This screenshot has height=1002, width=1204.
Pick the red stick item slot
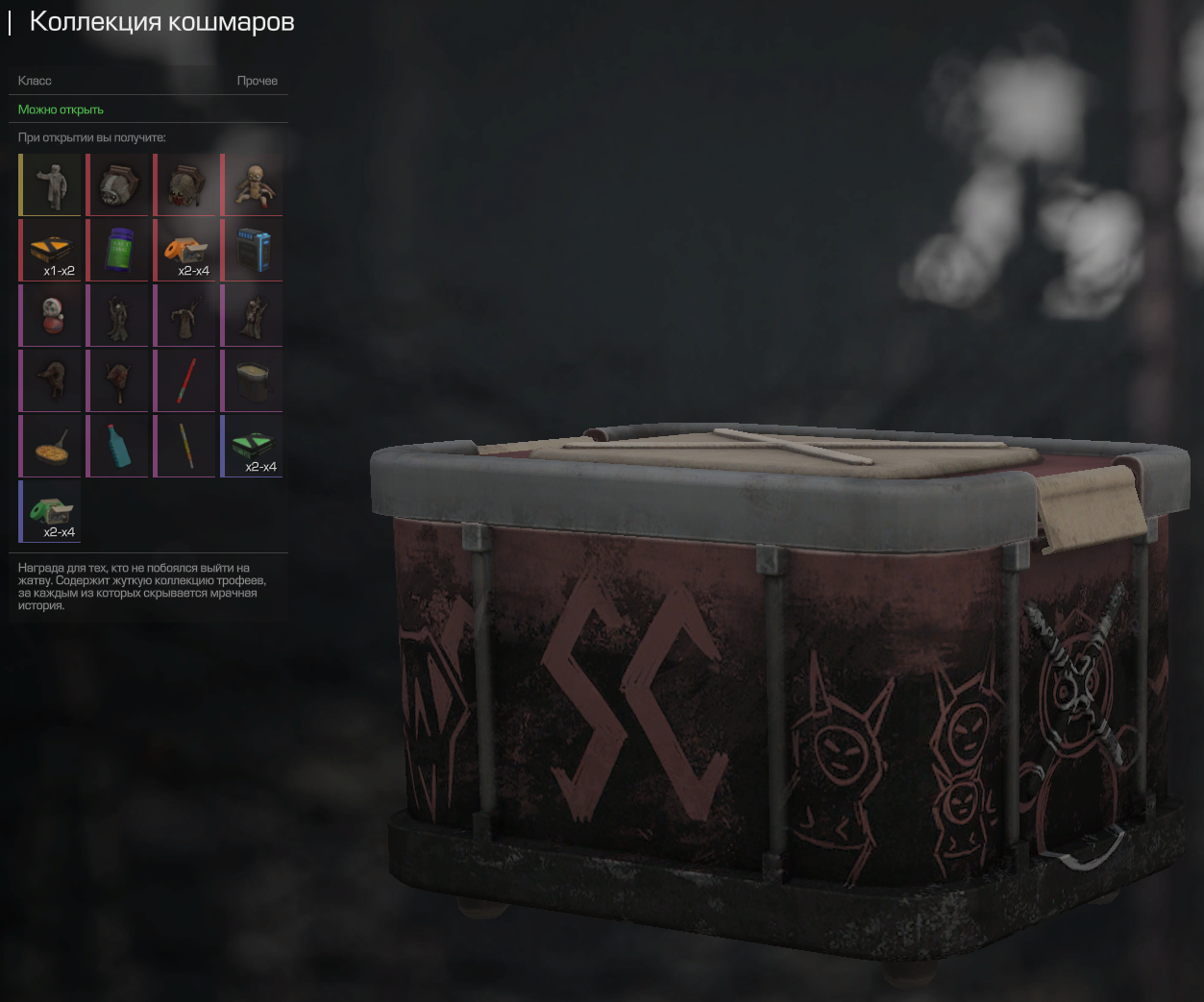[185, 380]
